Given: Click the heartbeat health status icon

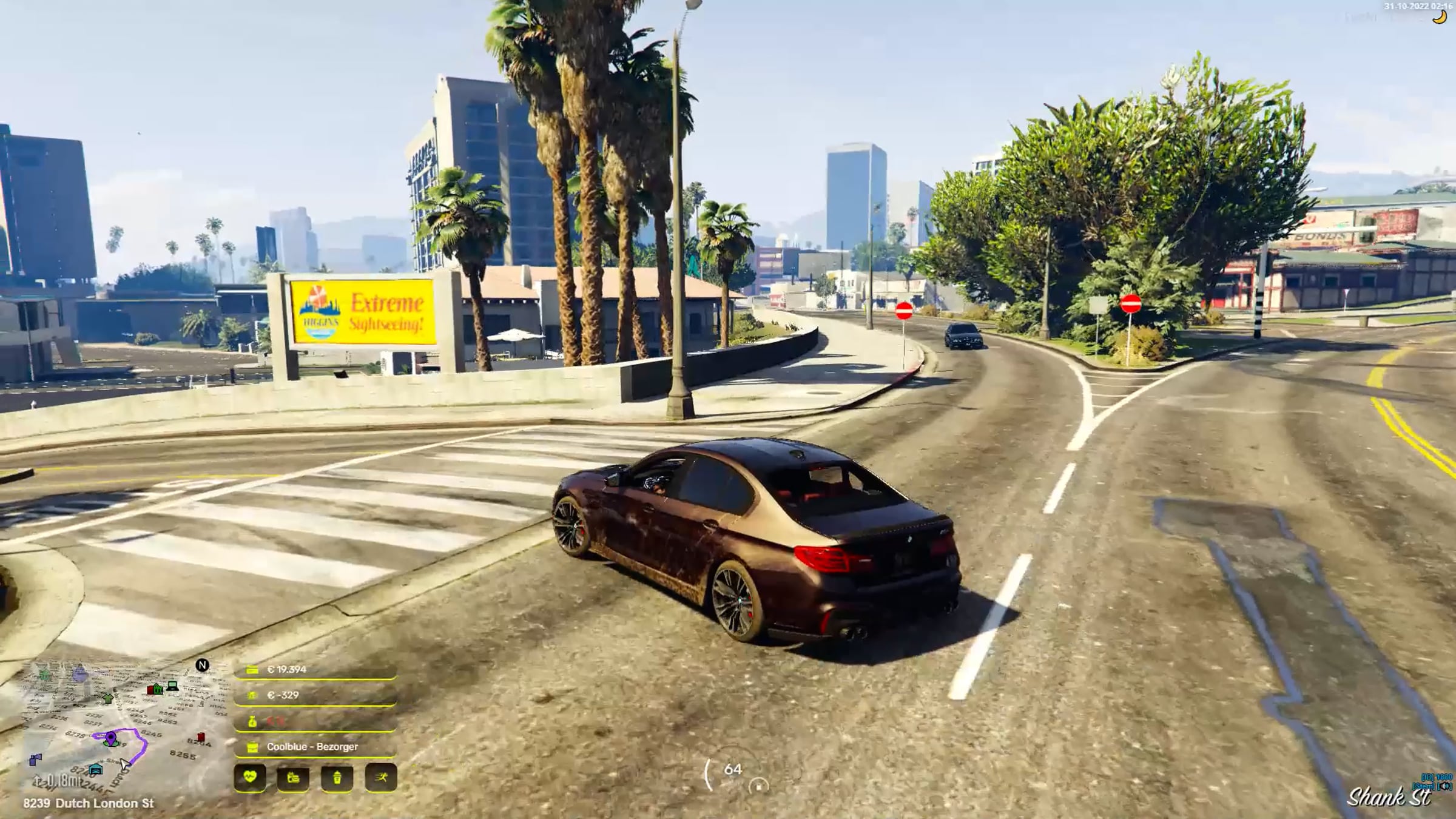Looking at the screenshot, I should 249,777.
